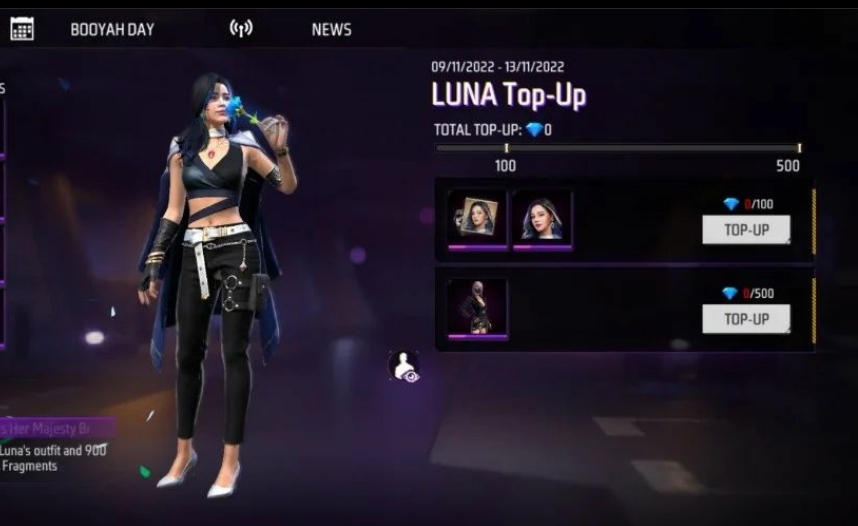Select the Her Majesty bundle banner
Screen dimensions: 858x526
click(x=57, y=429)
